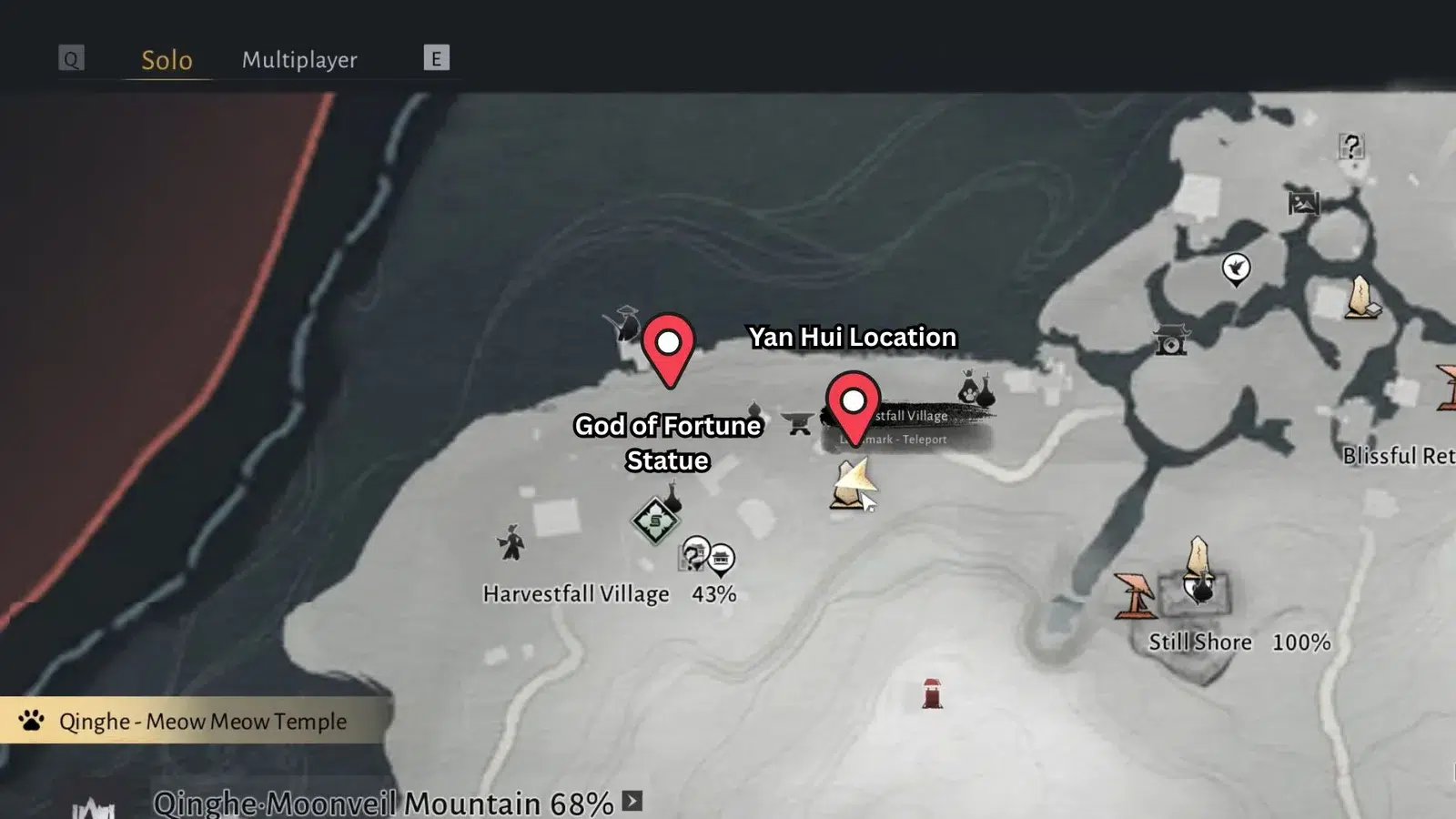Expand the Qinghe-Moonveil Mountain arrow button
The width and height of the screenshot is (1456, 819).
click(632, 801)
